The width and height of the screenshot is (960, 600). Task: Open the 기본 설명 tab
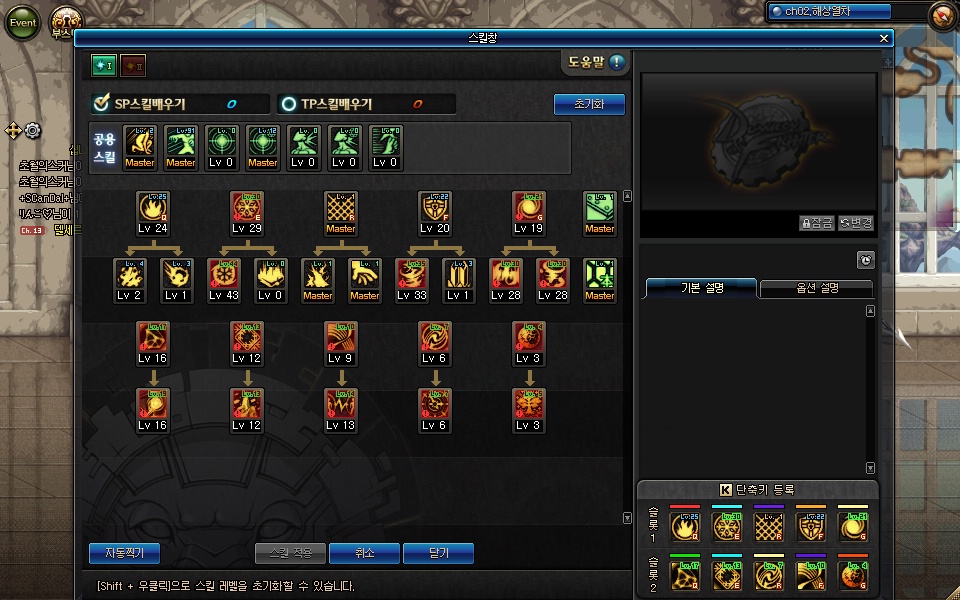pos(701,288)
